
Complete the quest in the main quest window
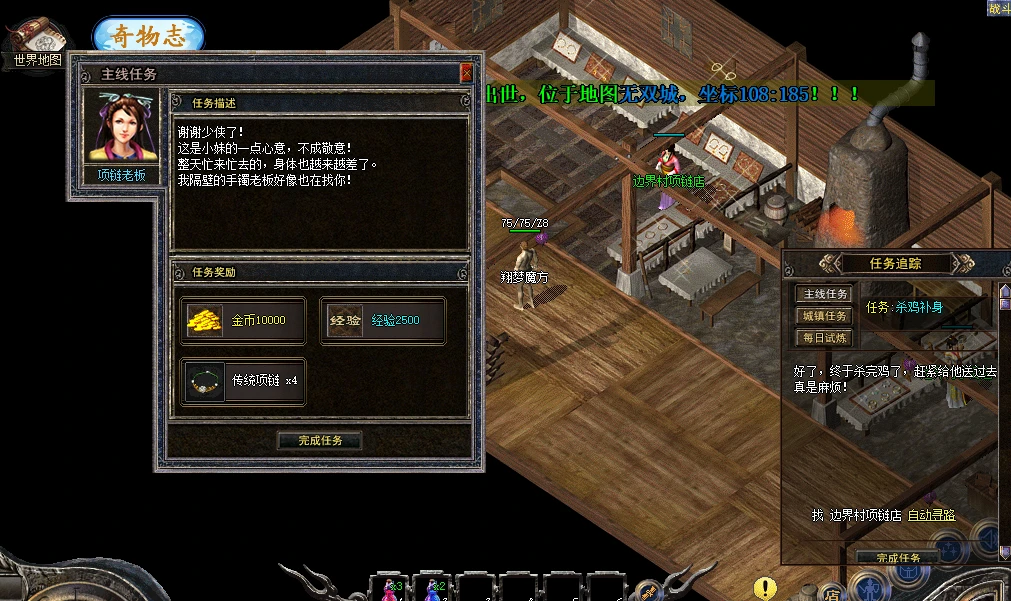tap(318, 440)
